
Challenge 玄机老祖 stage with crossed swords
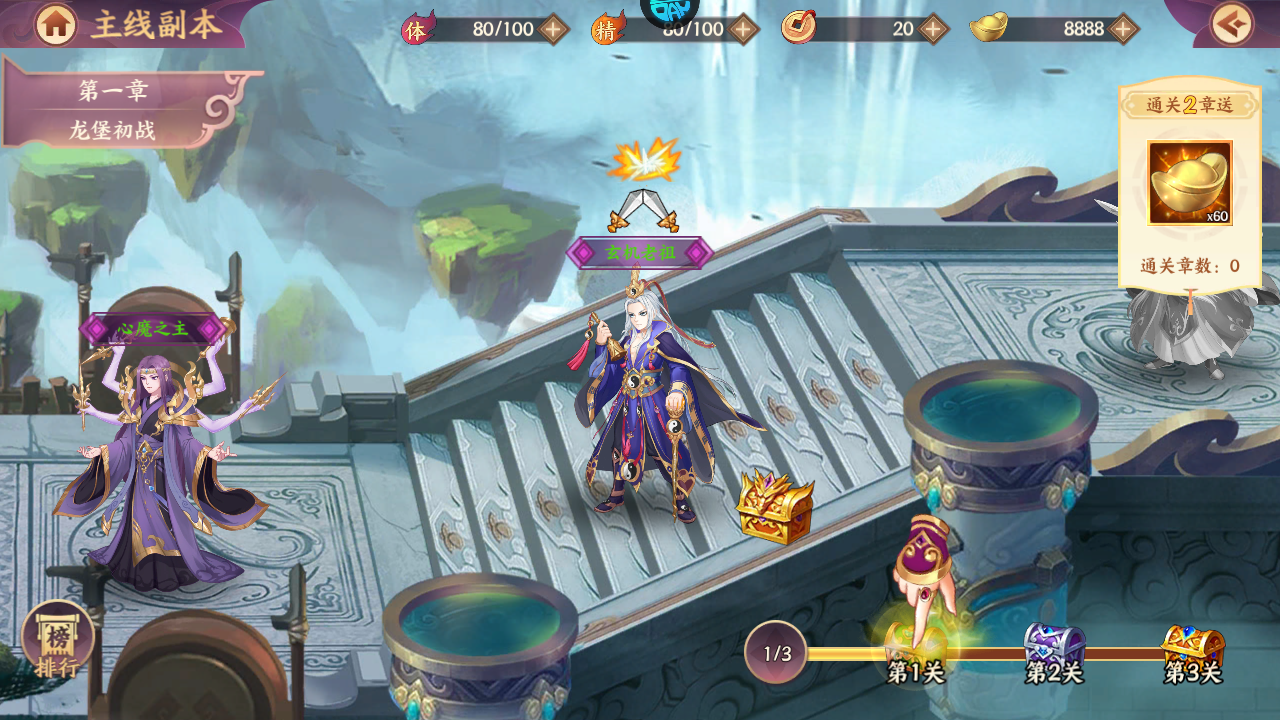[643, 209]
